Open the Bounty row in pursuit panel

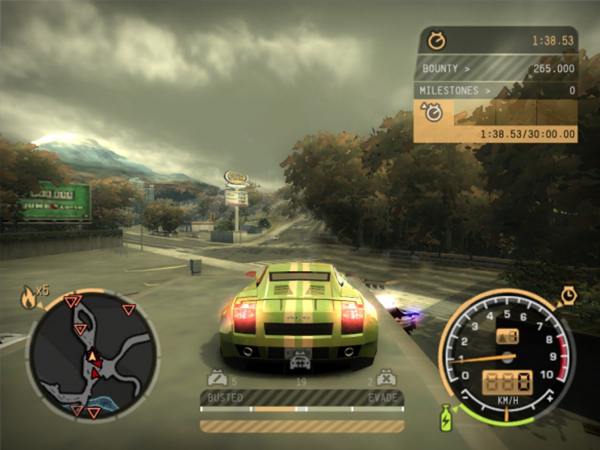(496, 69)
